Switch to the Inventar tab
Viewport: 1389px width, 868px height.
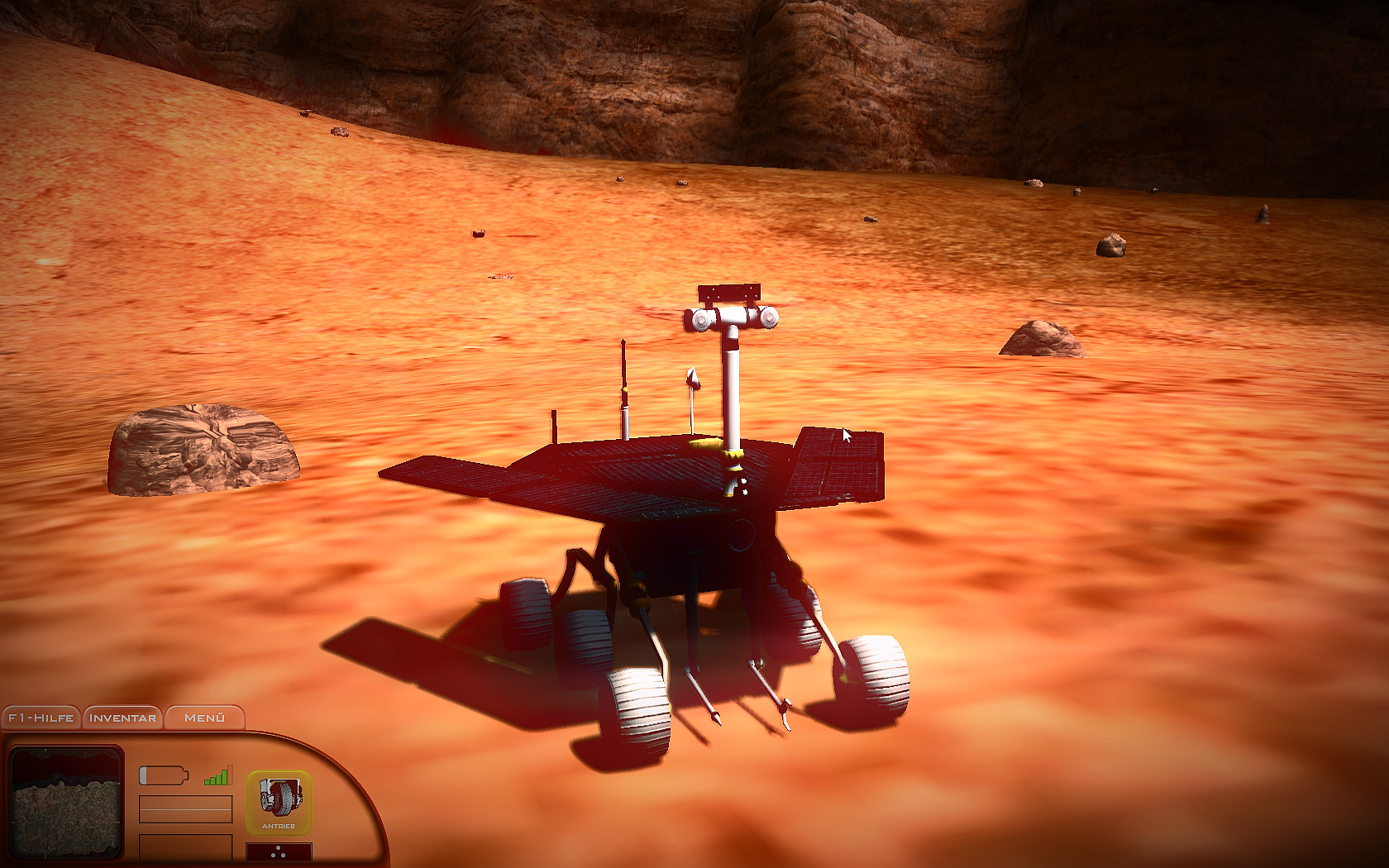(121, 718)
